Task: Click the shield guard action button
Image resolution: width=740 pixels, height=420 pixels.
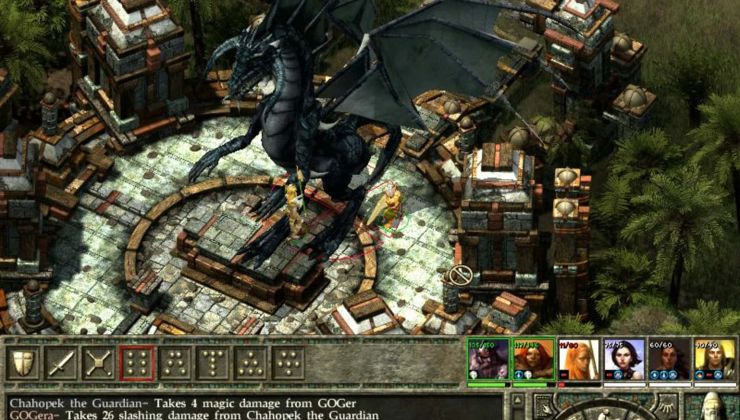Action: coord(24,364)
